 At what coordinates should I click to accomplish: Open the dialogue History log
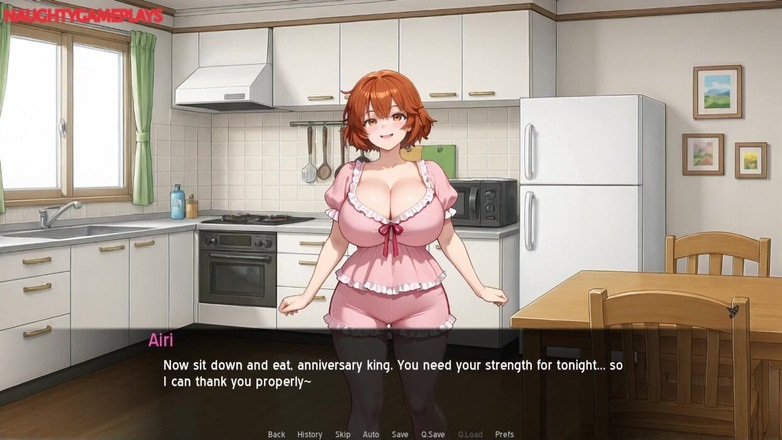[310, 434]
